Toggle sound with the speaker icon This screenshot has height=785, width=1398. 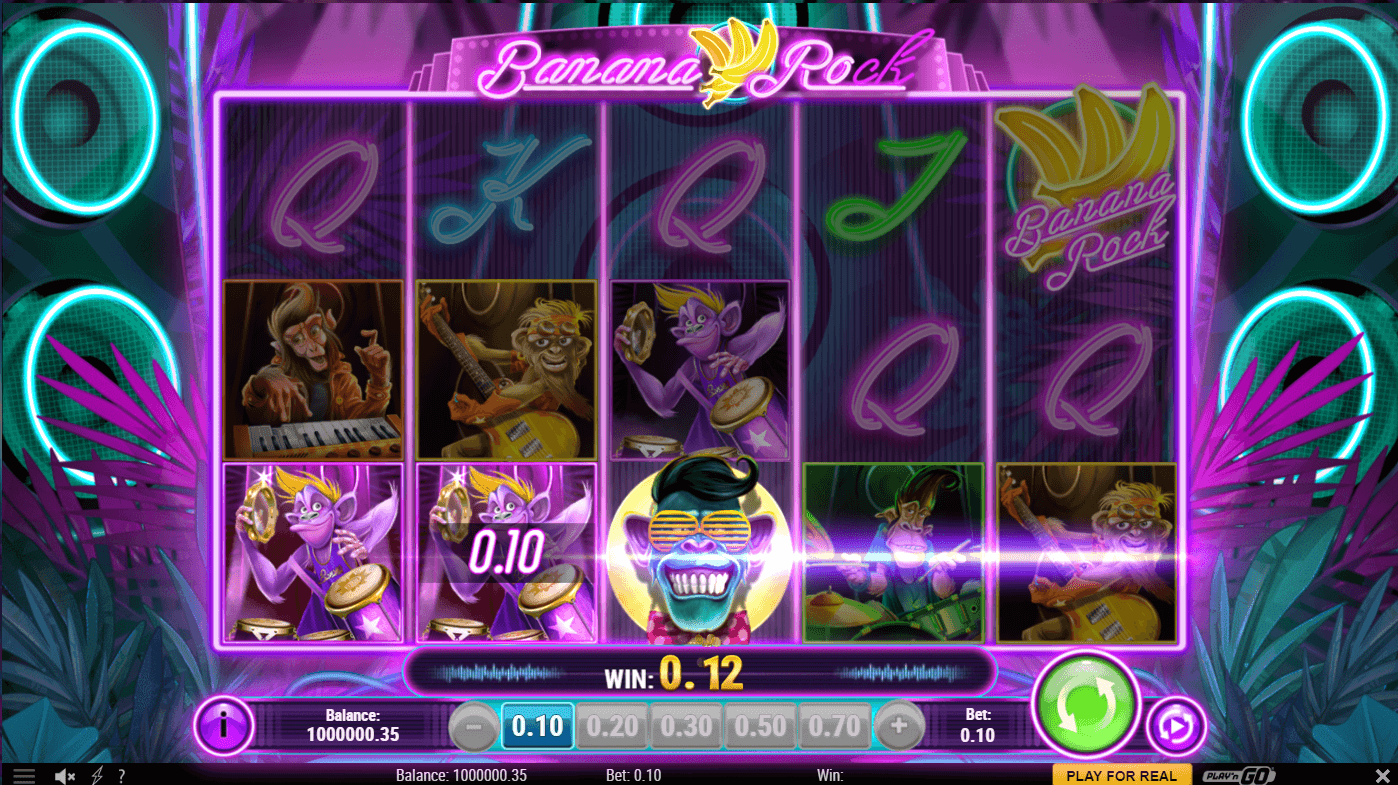click(65, 776)
